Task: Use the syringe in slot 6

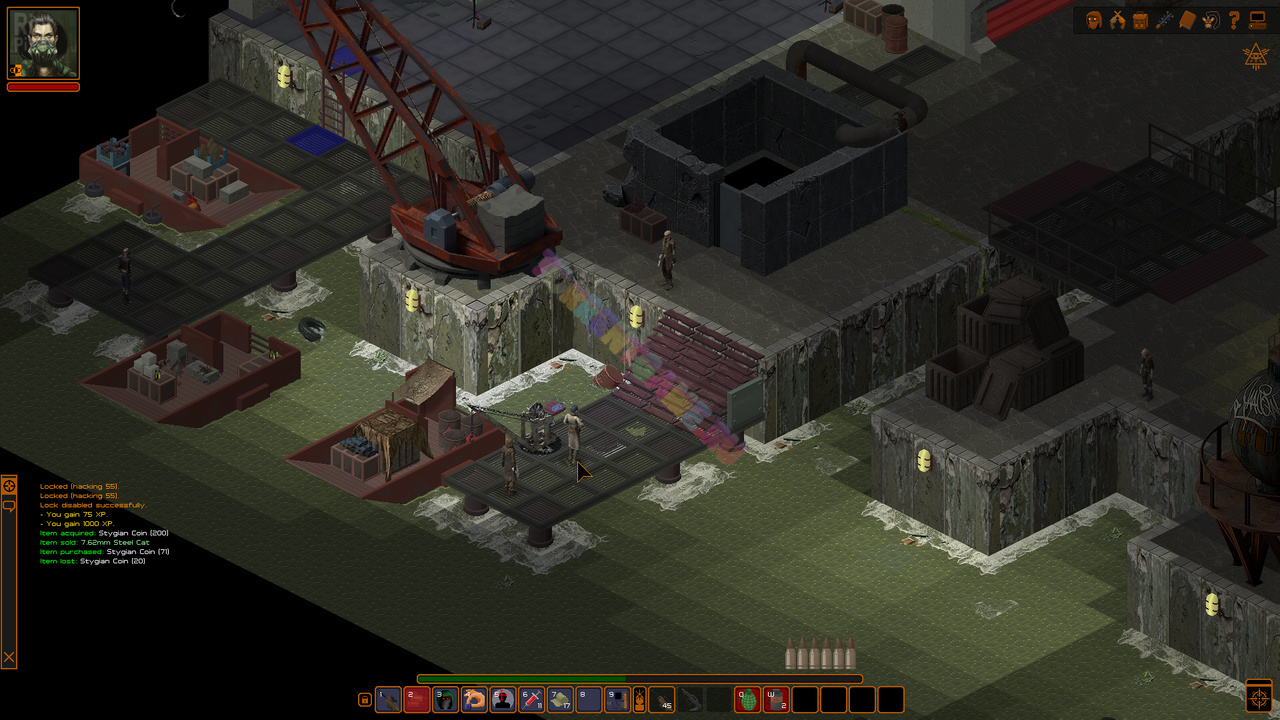Action: pos(532,700)
